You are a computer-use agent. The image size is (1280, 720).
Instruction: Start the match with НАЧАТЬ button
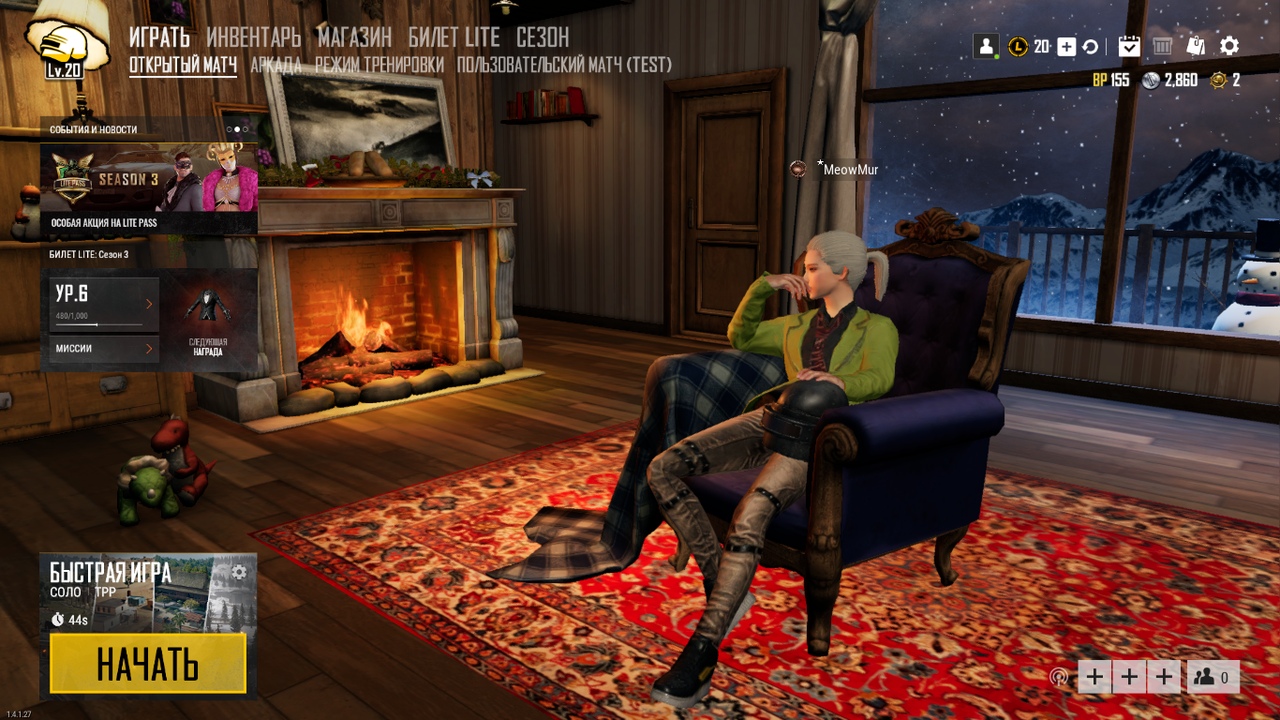tap(148, 663)
